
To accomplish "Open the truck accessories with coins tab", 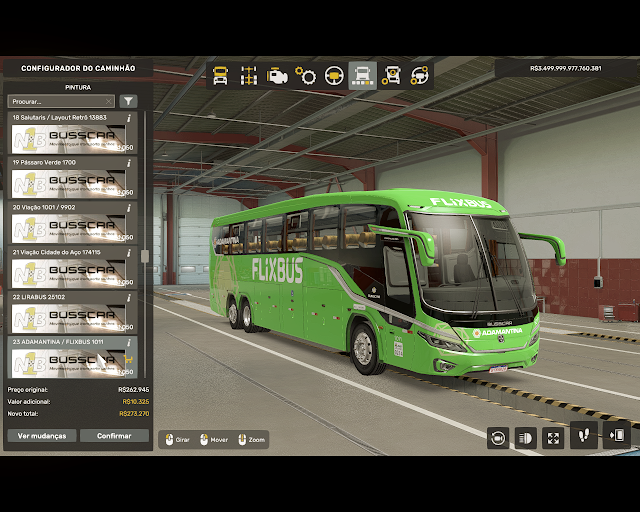I will point(391,75).
